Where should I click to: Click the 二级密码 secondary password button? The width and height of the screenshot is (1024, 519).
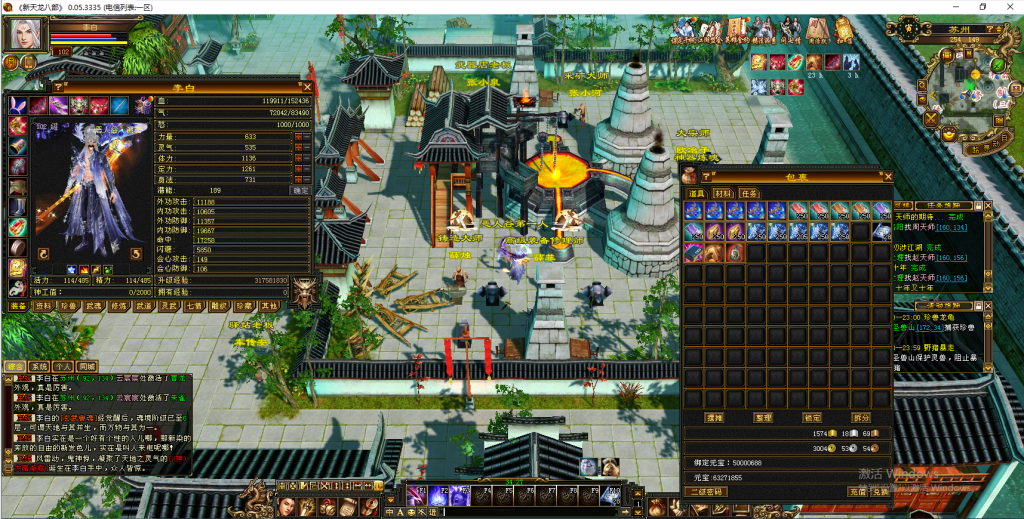click(x=705, y=492)
